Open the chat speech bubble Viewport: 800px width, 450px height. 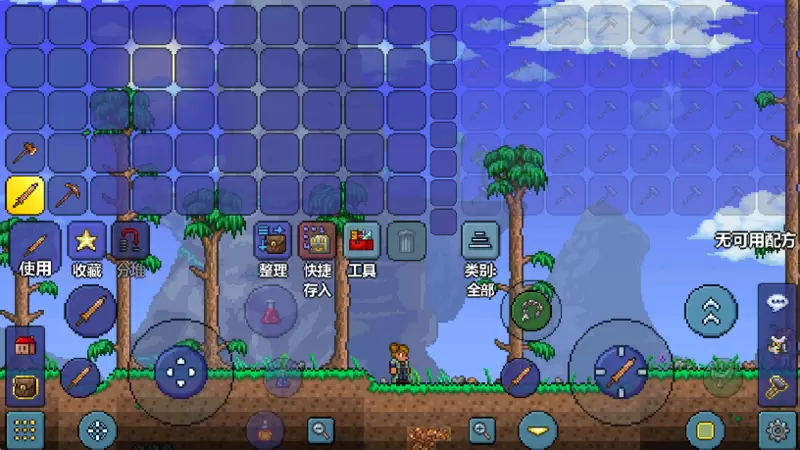pyautogui.click(x=775, y=301)
